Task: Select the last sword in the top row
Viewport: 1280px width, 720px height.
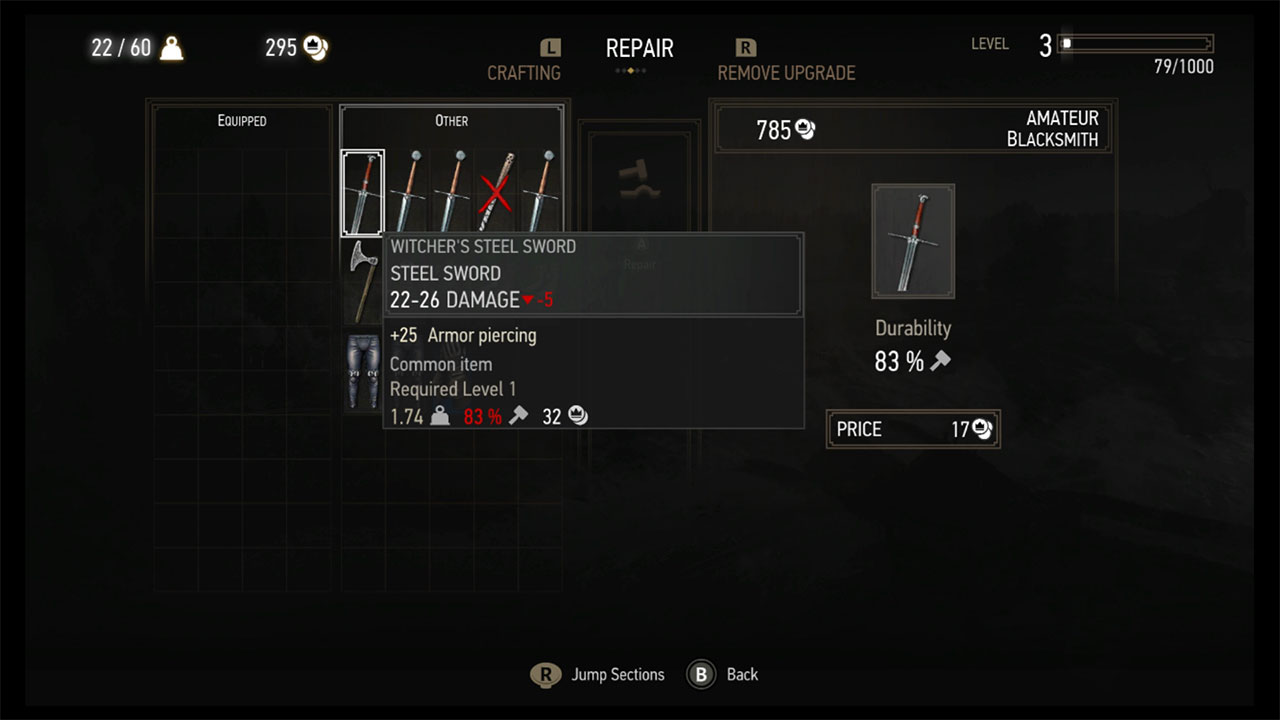Action: pyautogui.click(x=540, y=192)
